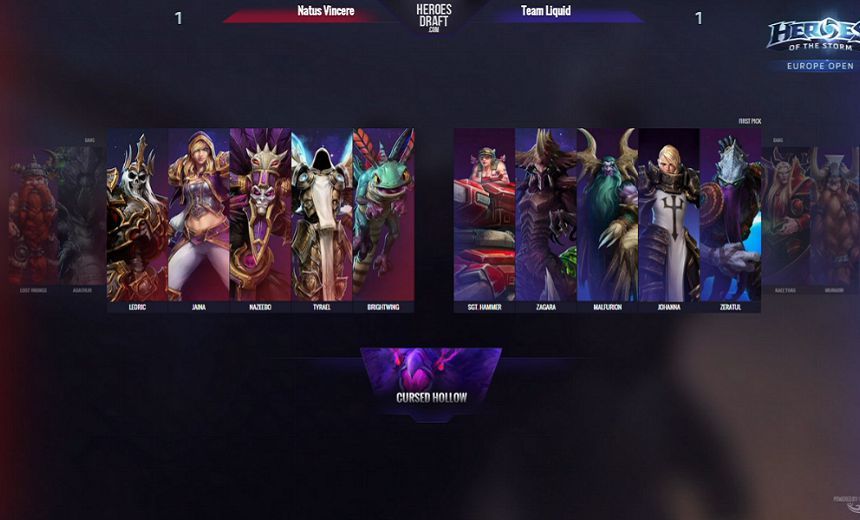Choose Jaina's hero portrait

click(x=198, y=213)
